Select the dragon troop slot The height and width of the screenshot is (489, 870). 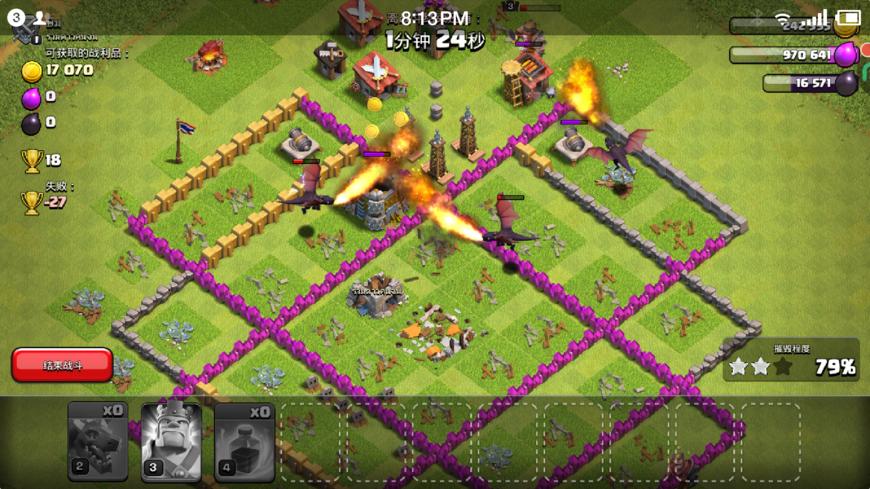tap(98, 442)
